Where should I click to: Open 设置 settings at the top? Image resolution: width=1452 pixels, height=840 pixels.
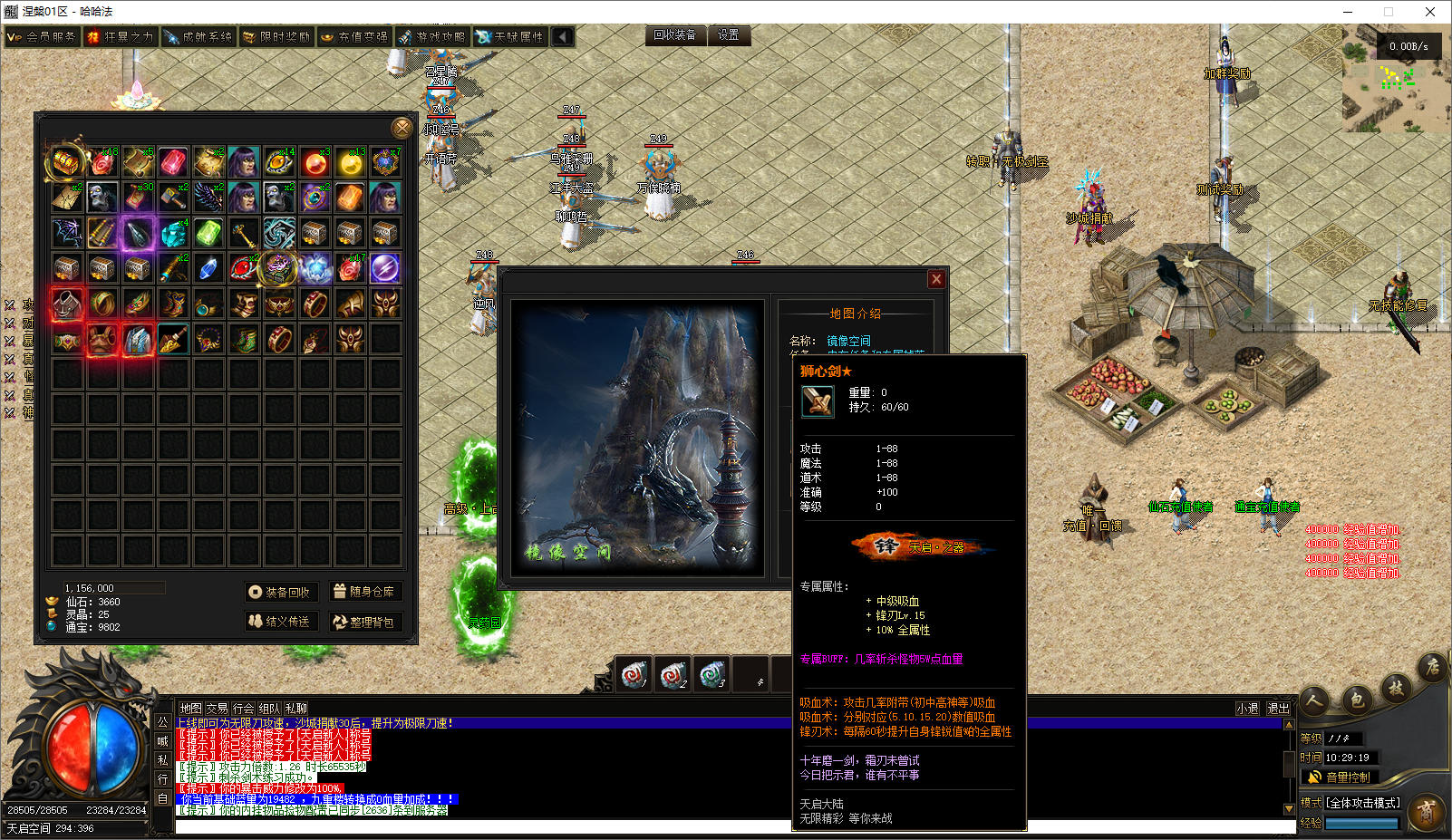coord(729,35)
